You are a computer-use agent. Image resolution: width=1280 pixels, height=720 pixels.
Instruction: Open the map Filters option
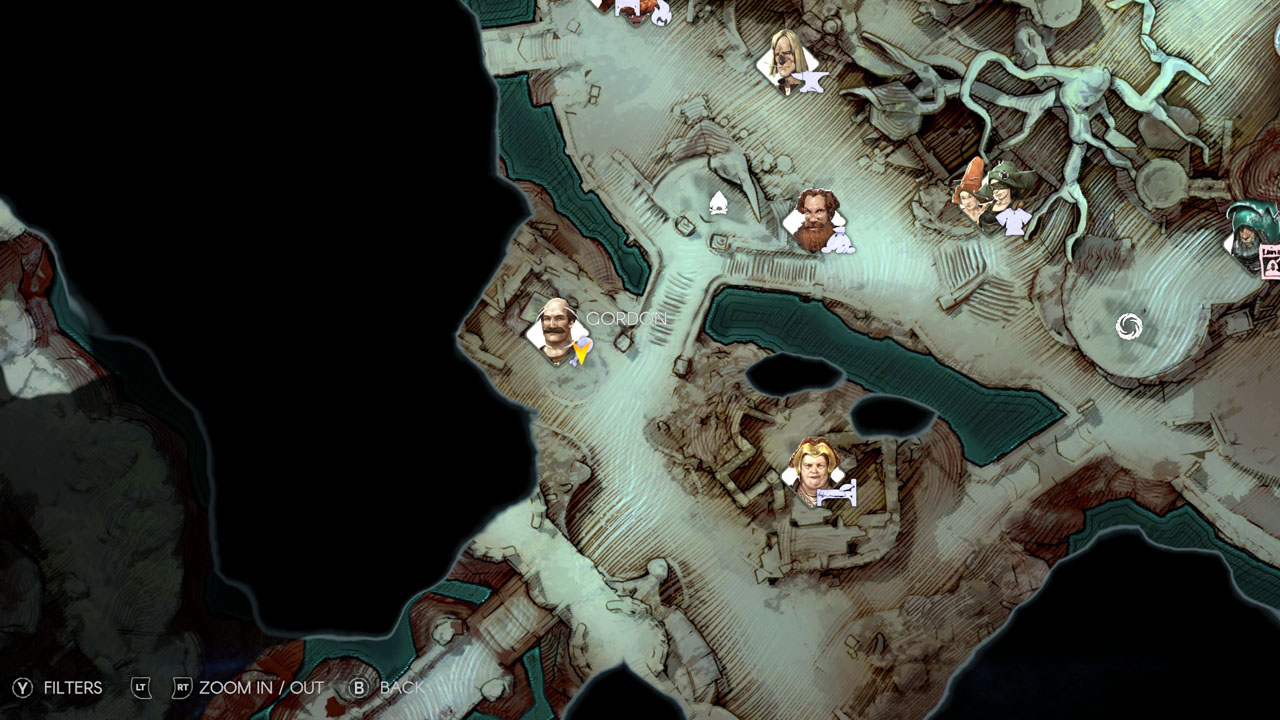click(60, 688)
